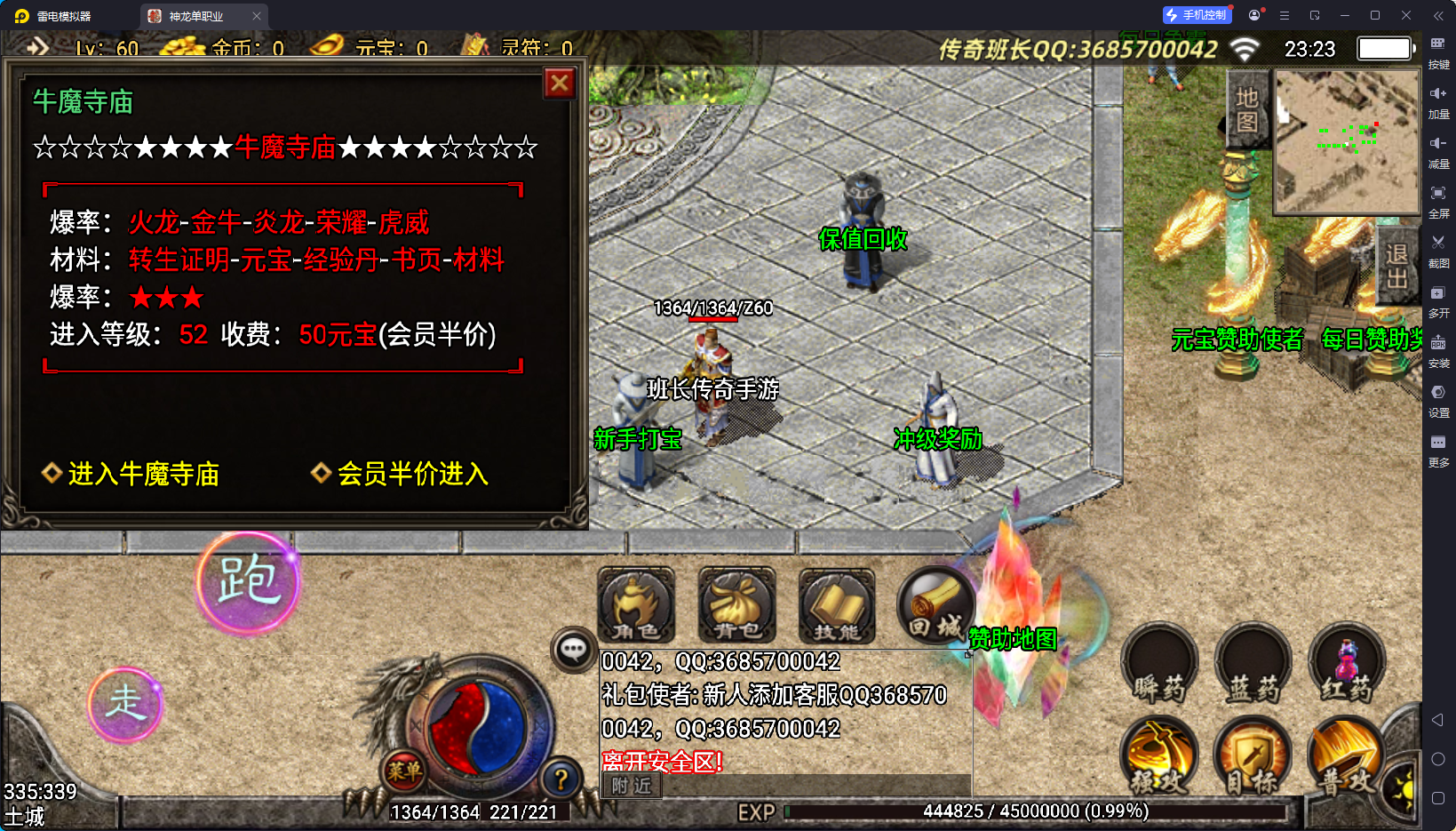Screen dimensions: 1456x831
Task: Open the 地图 map button
Action: (x=1247, y=109)
